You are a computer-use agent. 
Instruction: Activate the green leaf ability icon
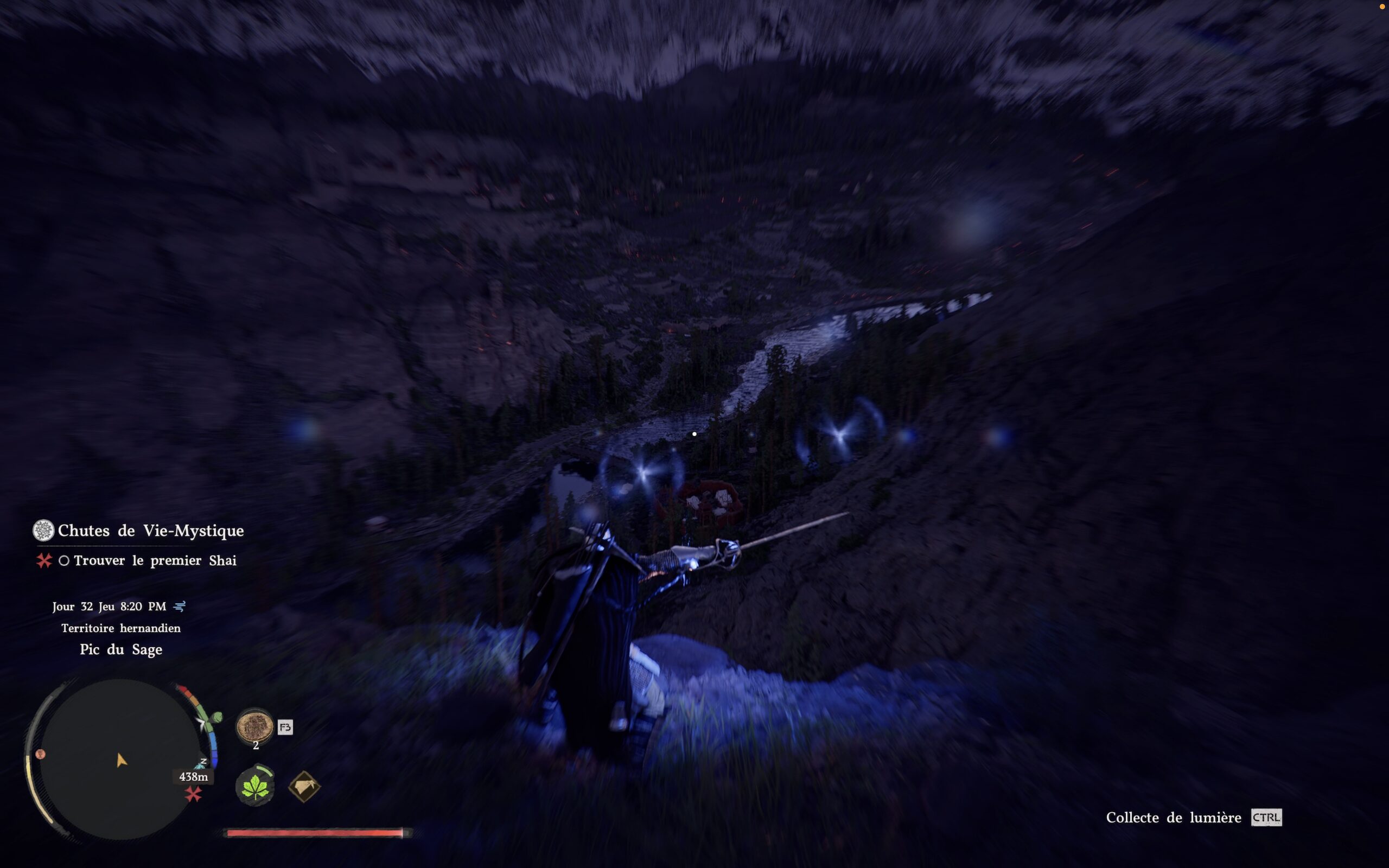(x=255, y=786)
